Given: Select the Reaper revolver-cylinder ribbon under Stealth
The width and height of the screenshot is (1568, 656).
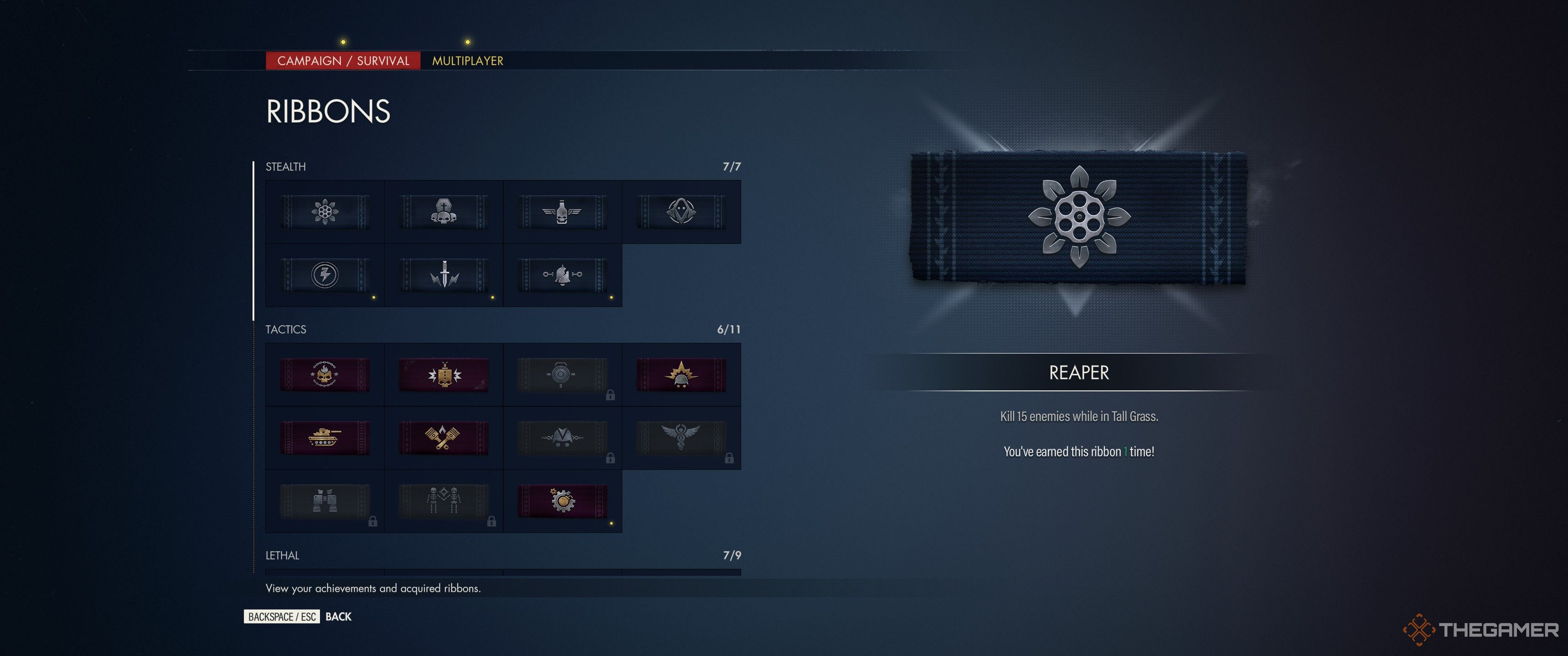Looking at the screenshot, I should pos(325,211).
